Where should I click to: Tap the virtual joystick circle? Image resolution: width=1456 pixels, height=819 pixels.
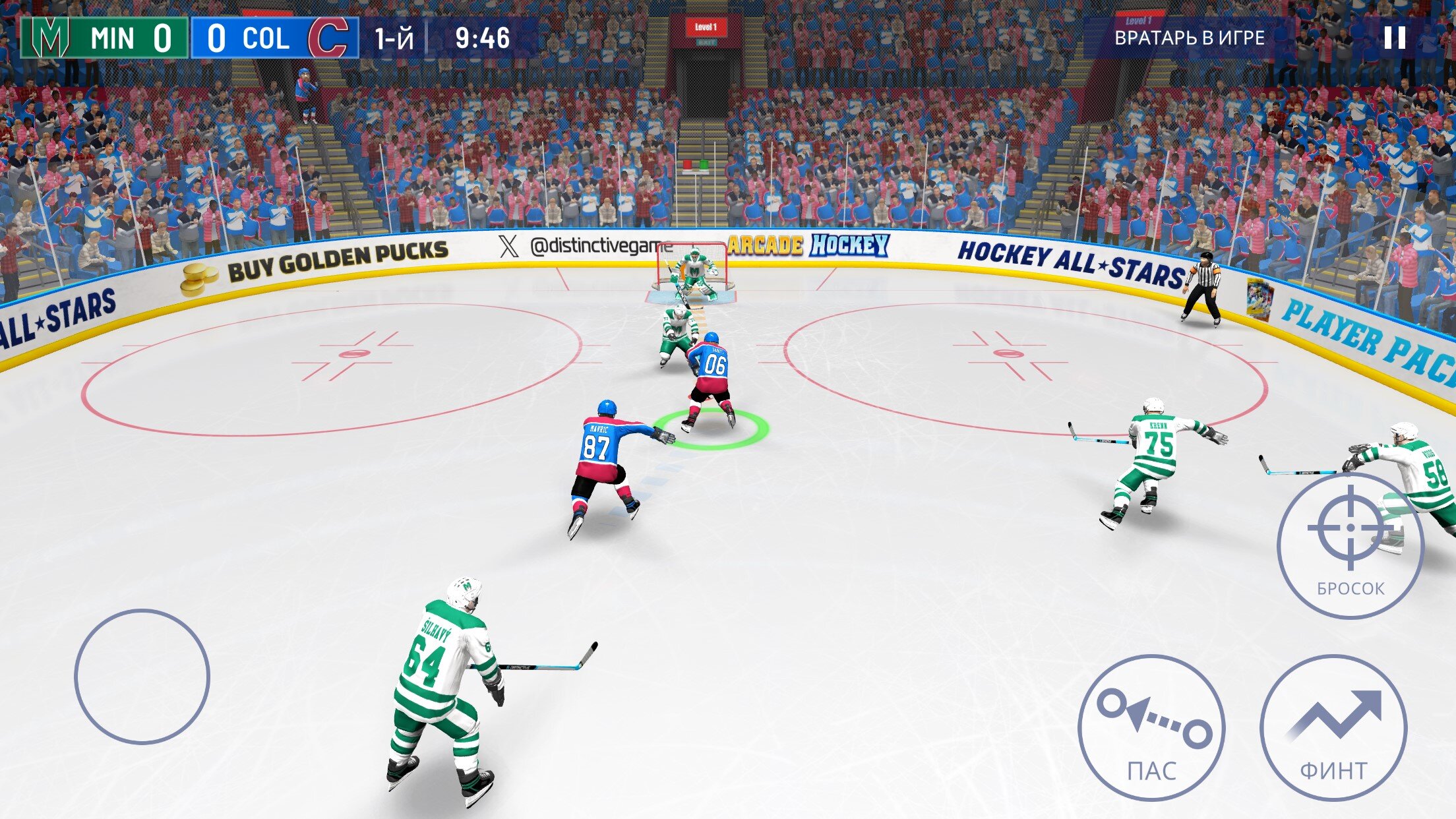pyautogui.click(x=142, y=677)
